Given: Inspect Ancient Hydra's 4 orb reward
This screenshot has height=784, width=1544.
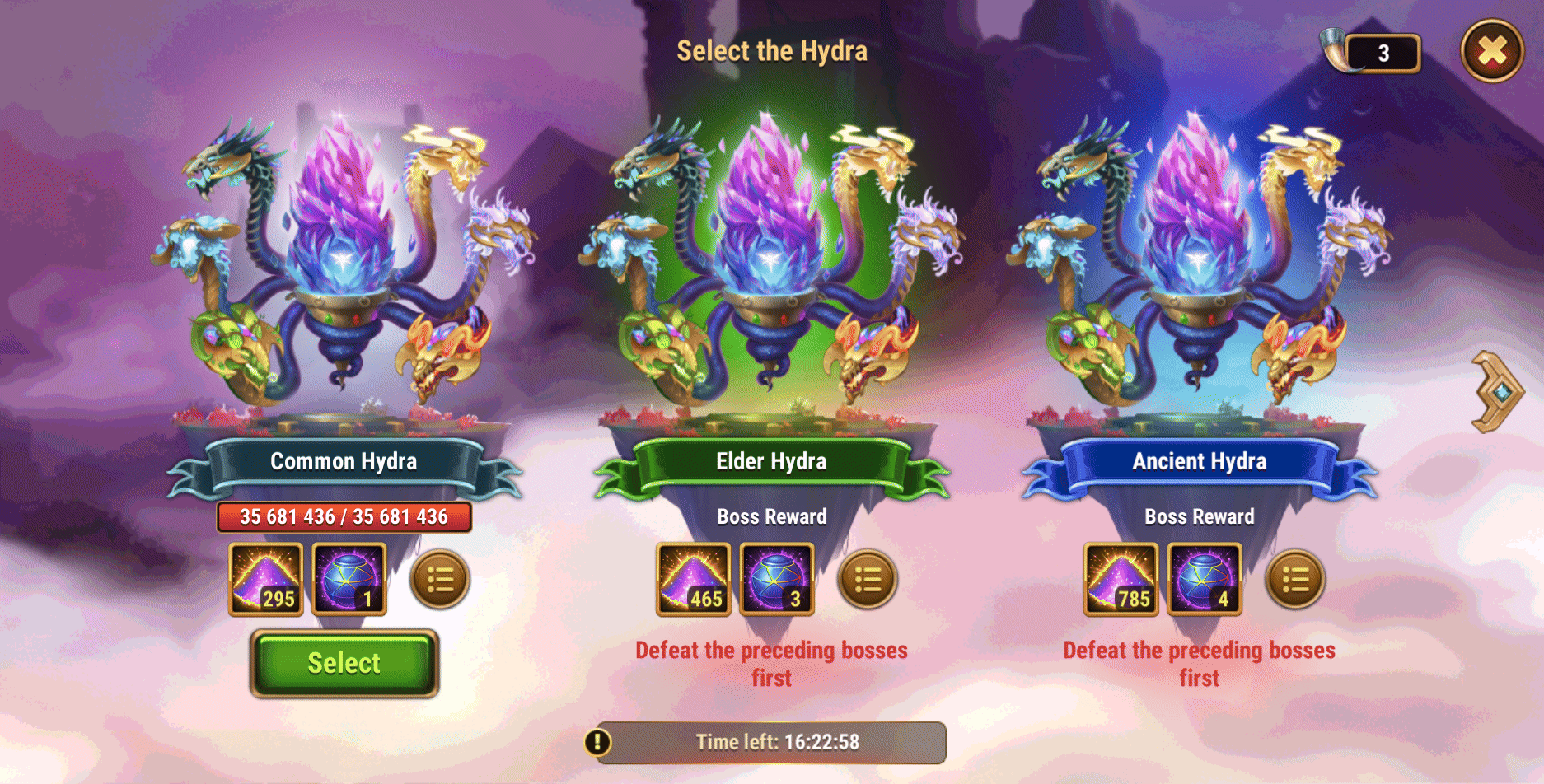Looking at the screenshot, I should (1205, 579).
